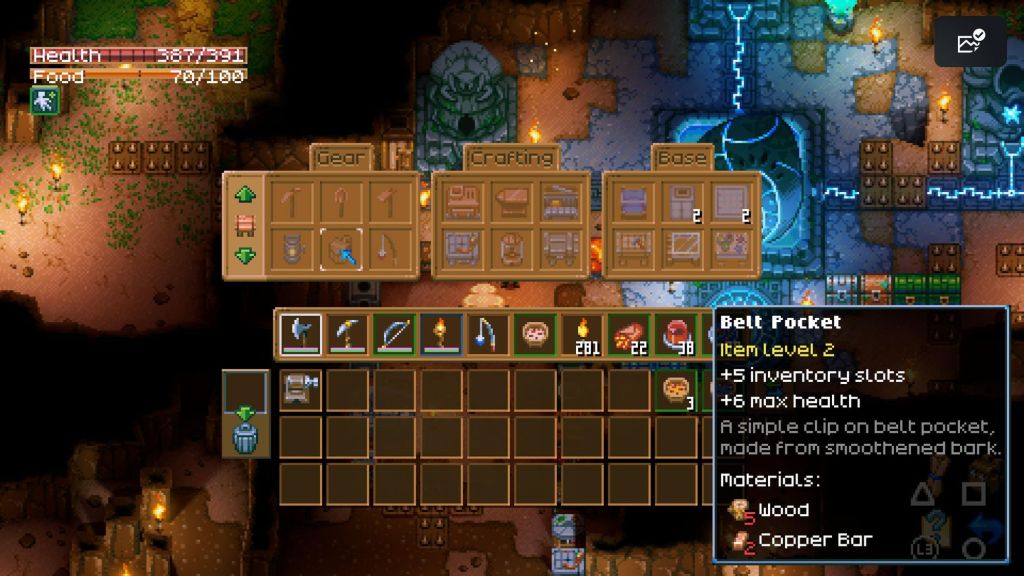Pick the hoe recipe in Gear panel
Image resolution: width=1024 pixels, height=576 pixels.
pyautogui.click(x=388, y=201)
